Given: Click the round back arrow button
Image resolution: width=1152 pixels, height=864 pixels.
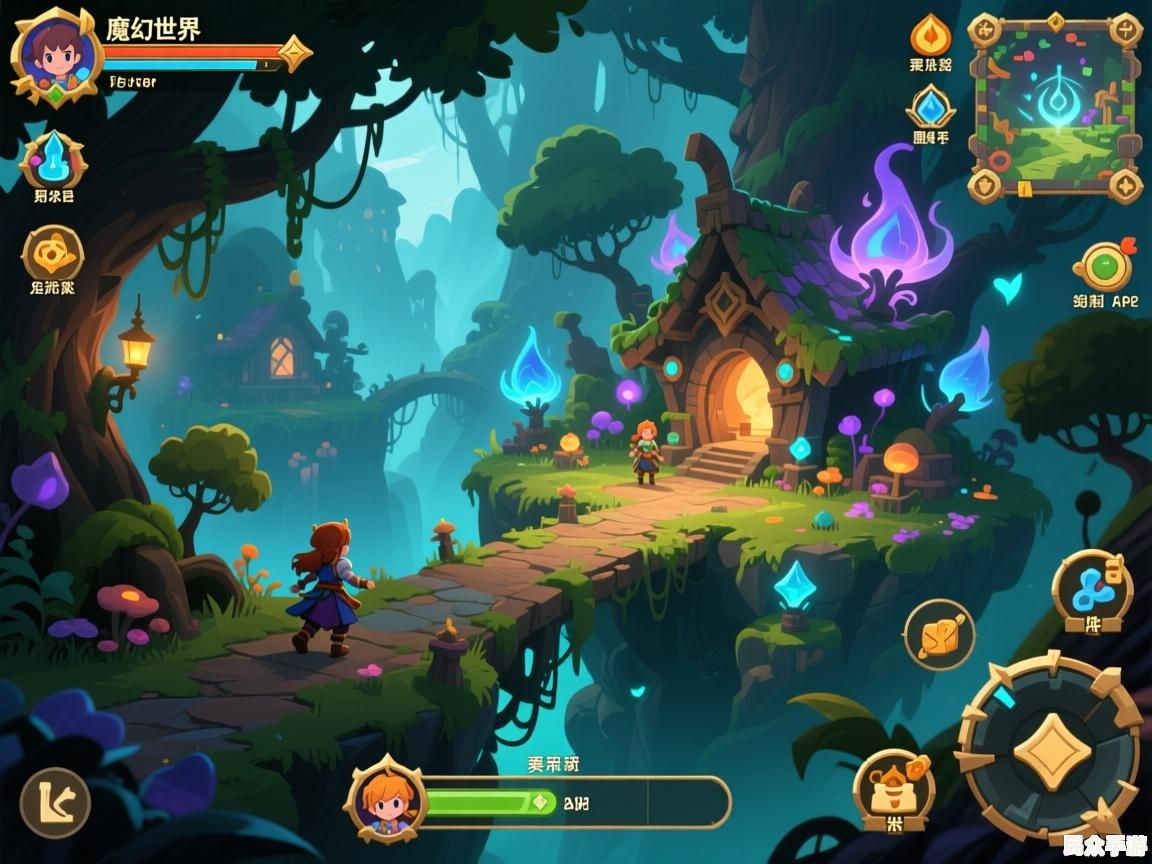Looking at the screenshot, I should tap(55, 802).
